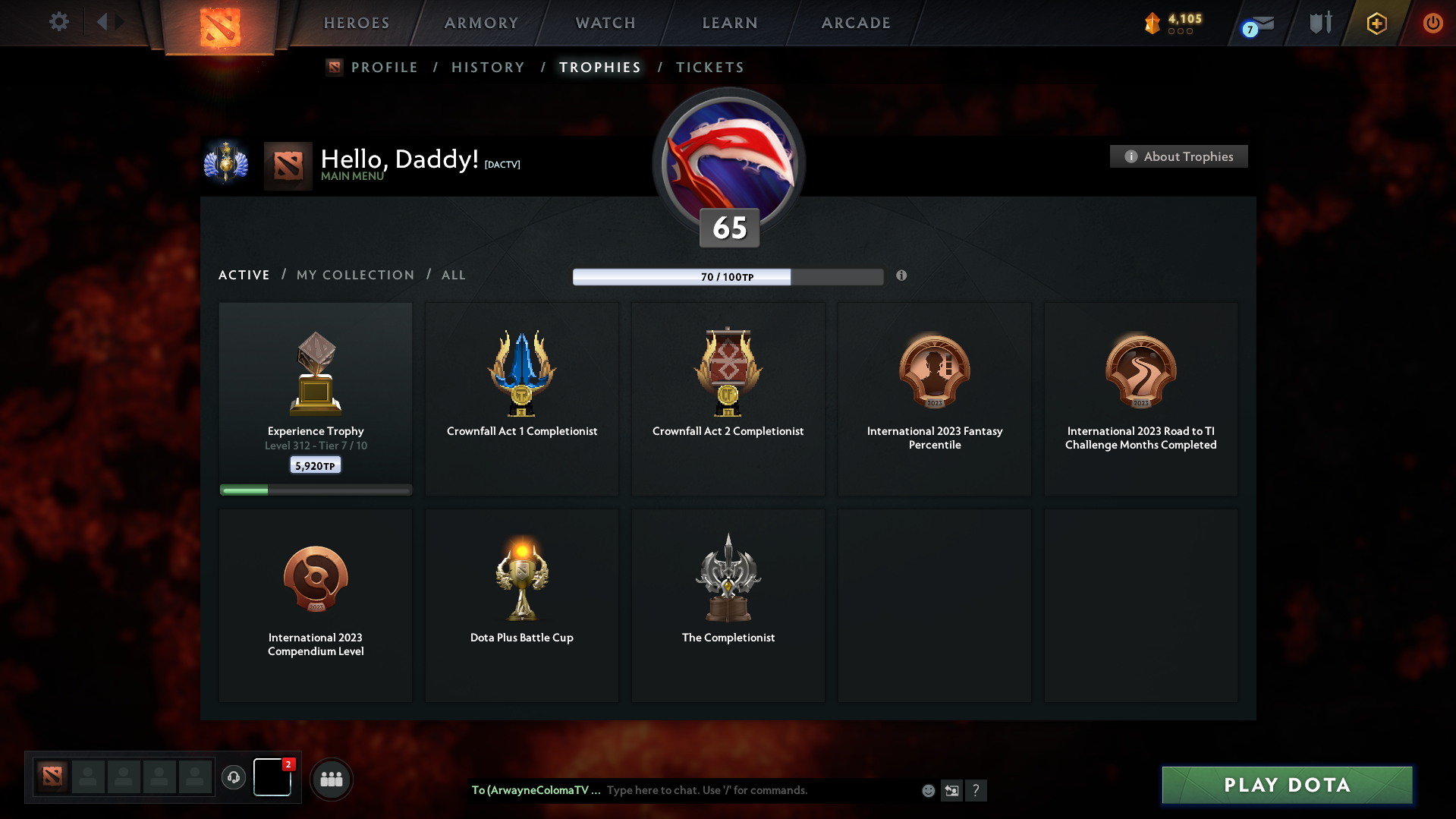
Task: Click the chat help question mark icon
Action: [x=976, y=790]
